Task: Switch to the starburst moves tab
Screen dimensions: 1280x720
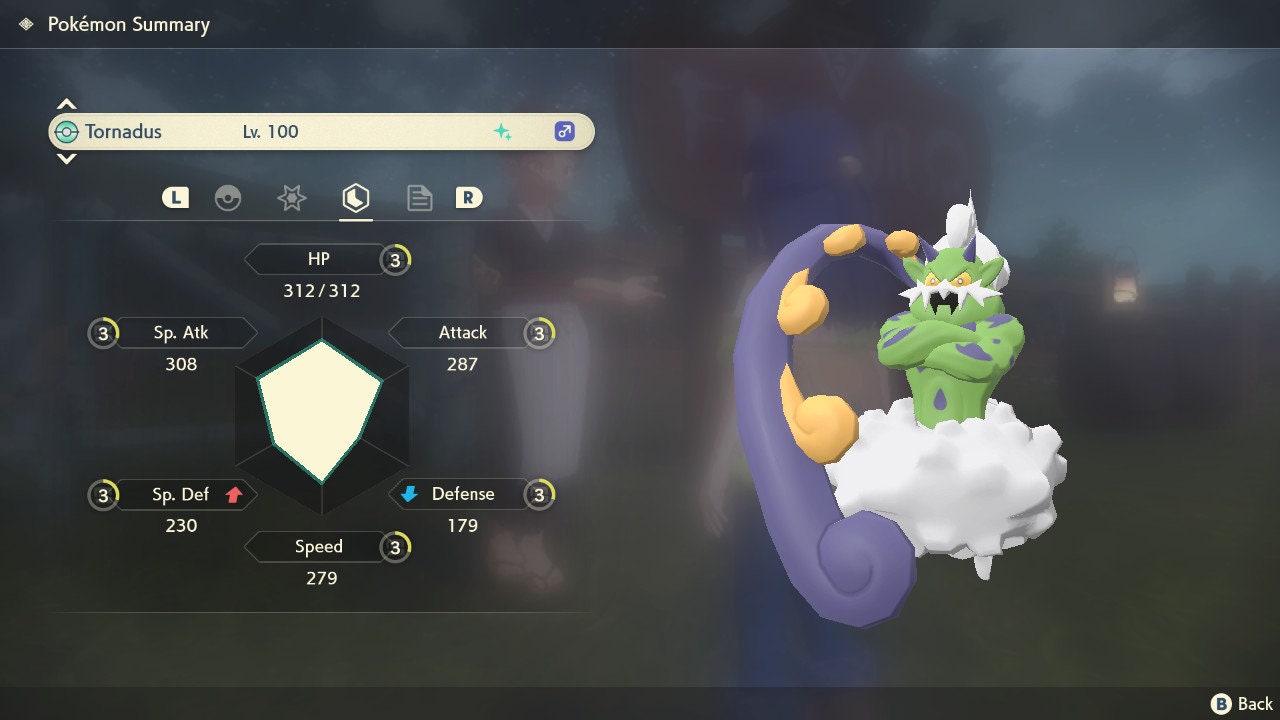Action: pos(291,198)
